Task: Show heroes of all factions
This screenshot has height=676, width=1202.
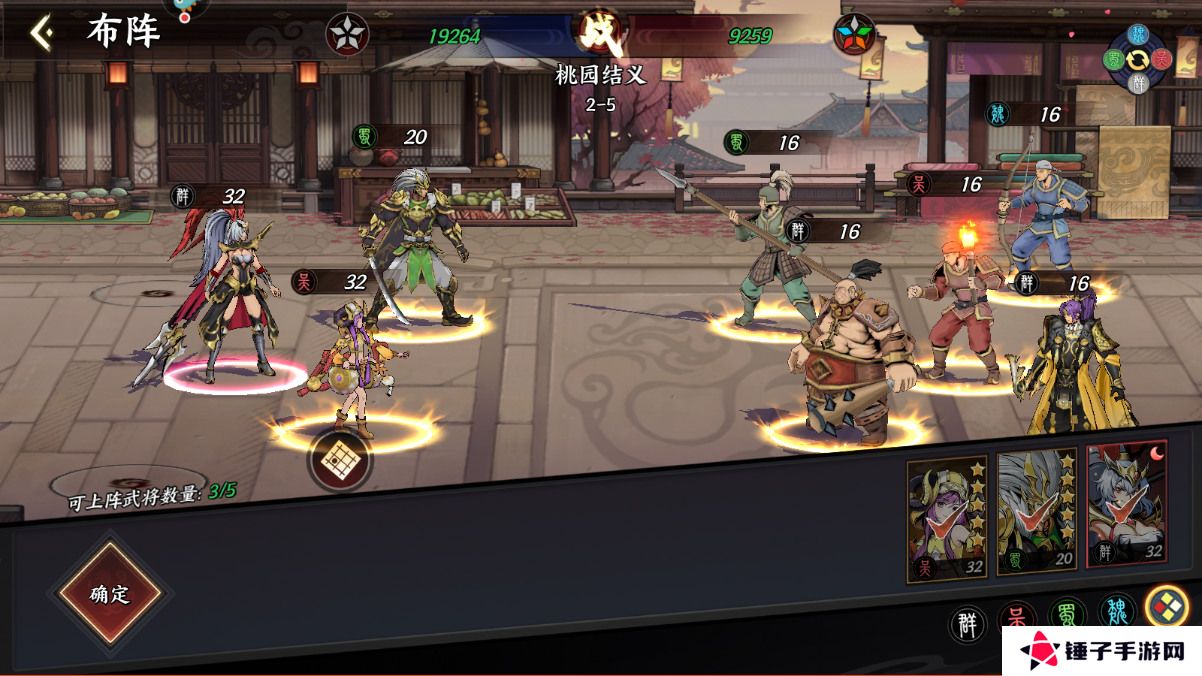Action: 1166,605
